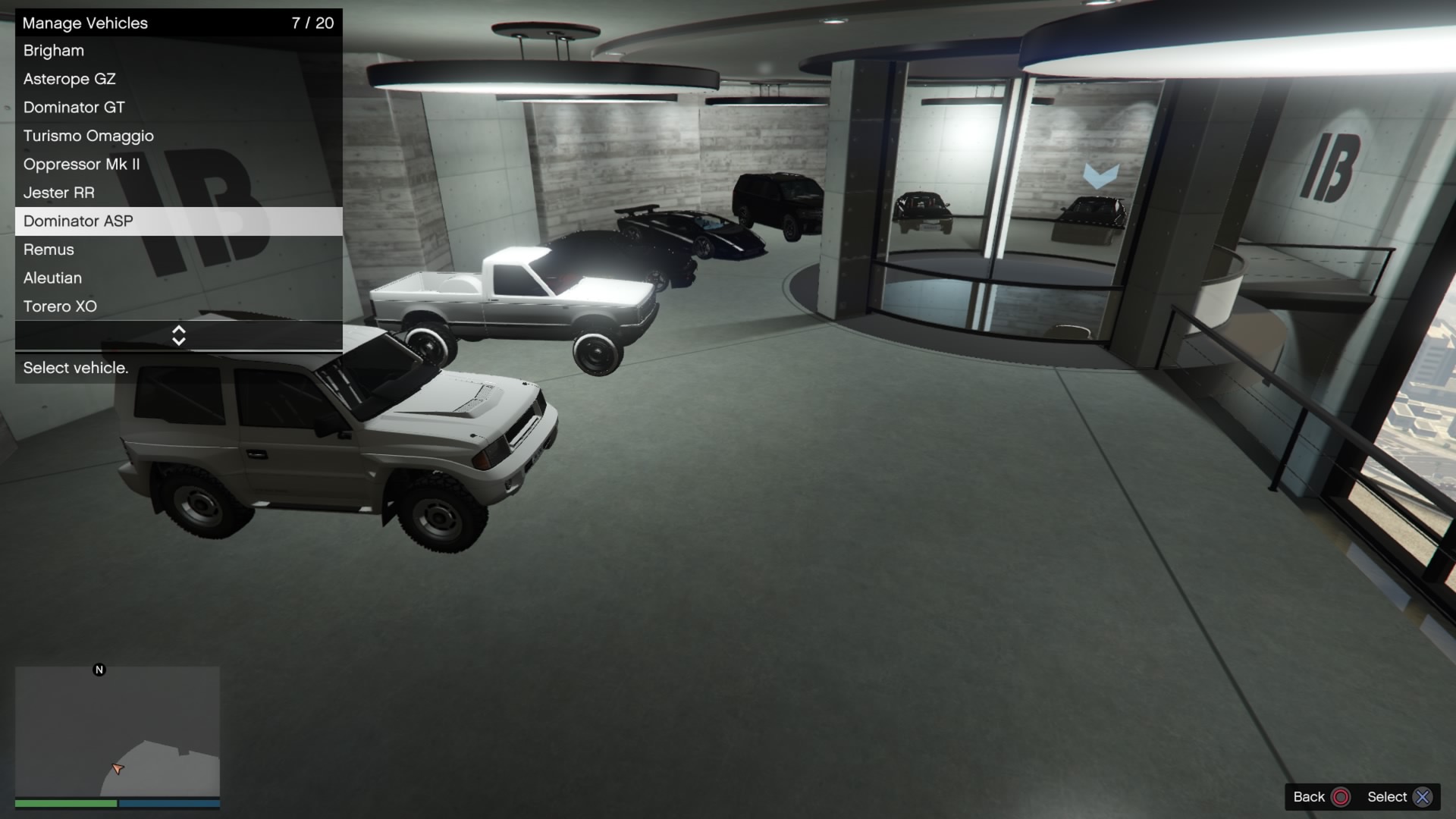Click the list scroll arrows indicator
This screenshot has width=1456, height=819.
tap(179, 335)
